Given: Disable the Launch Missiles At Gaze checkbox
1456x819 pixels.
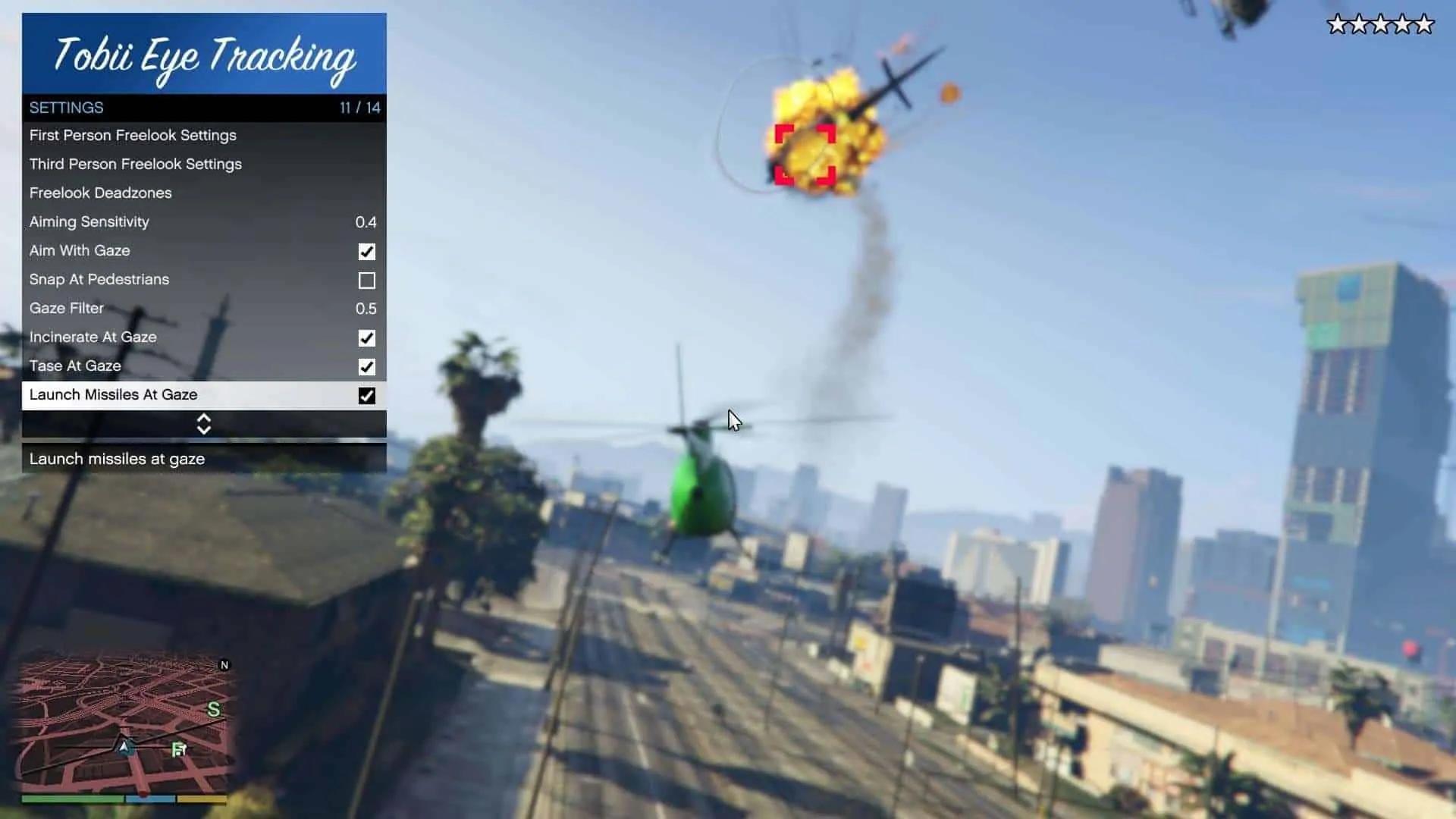Looking at the screenshot, I should (367, 396).
